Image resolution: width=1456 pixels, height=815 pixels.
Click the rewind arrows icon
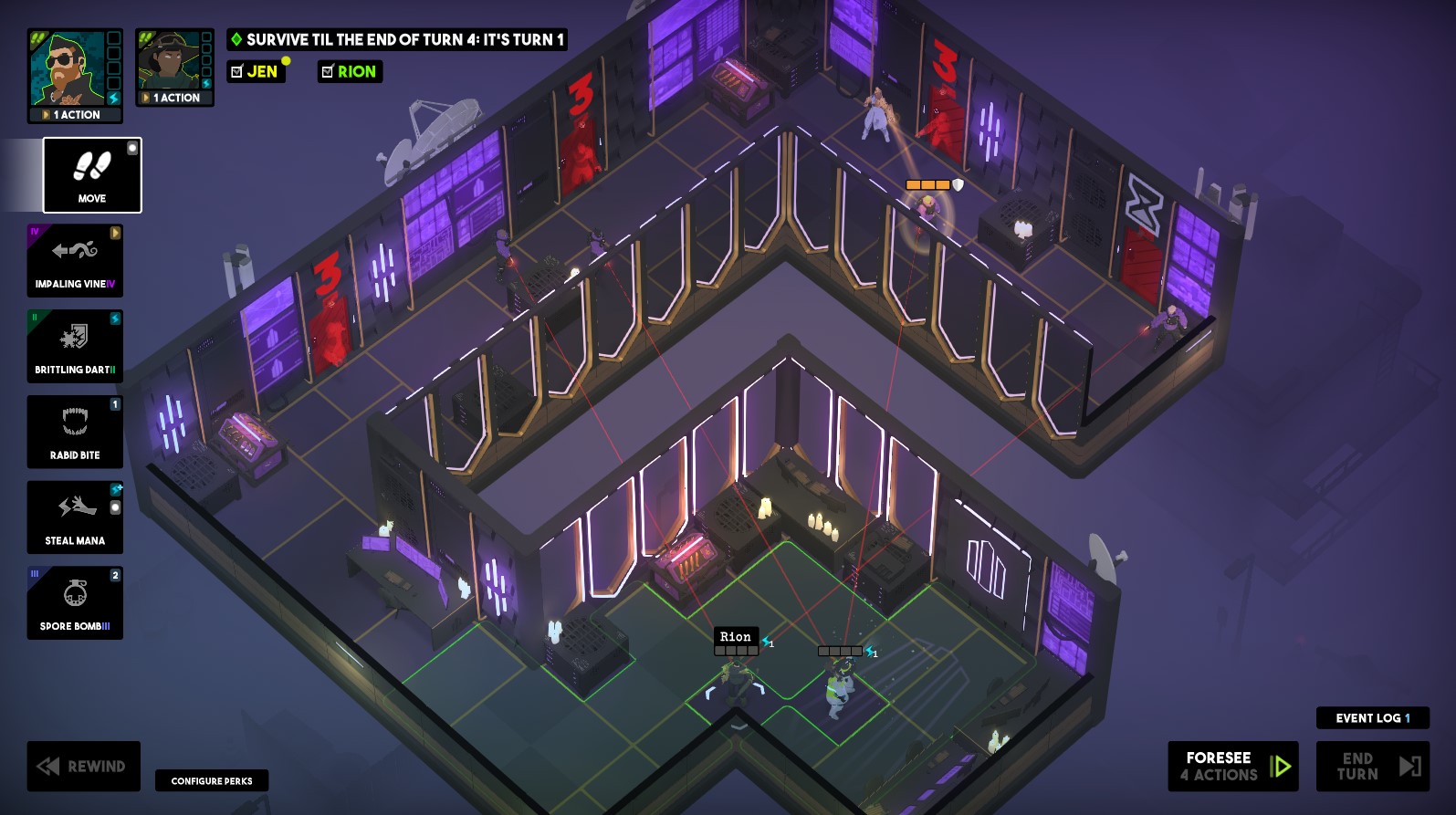47,766
